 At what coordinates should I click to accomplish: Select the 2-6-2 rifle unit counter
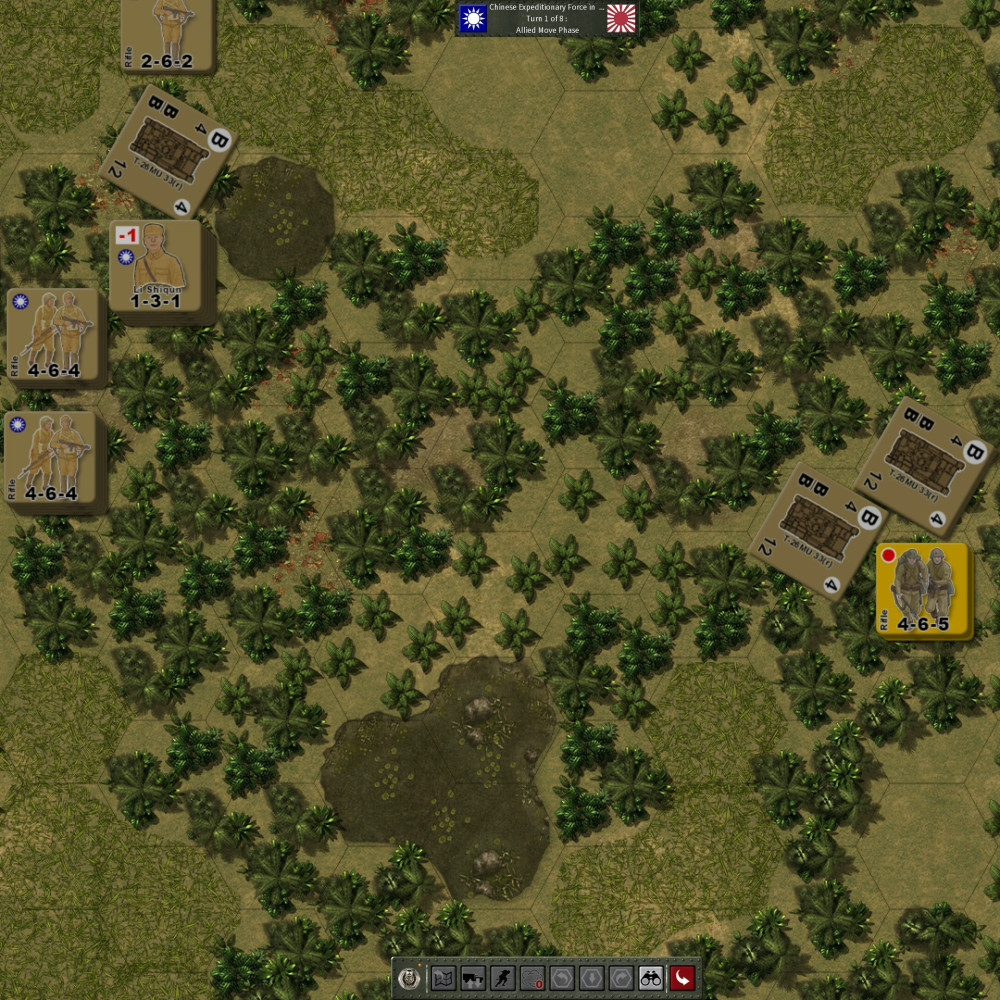[166, 33]
